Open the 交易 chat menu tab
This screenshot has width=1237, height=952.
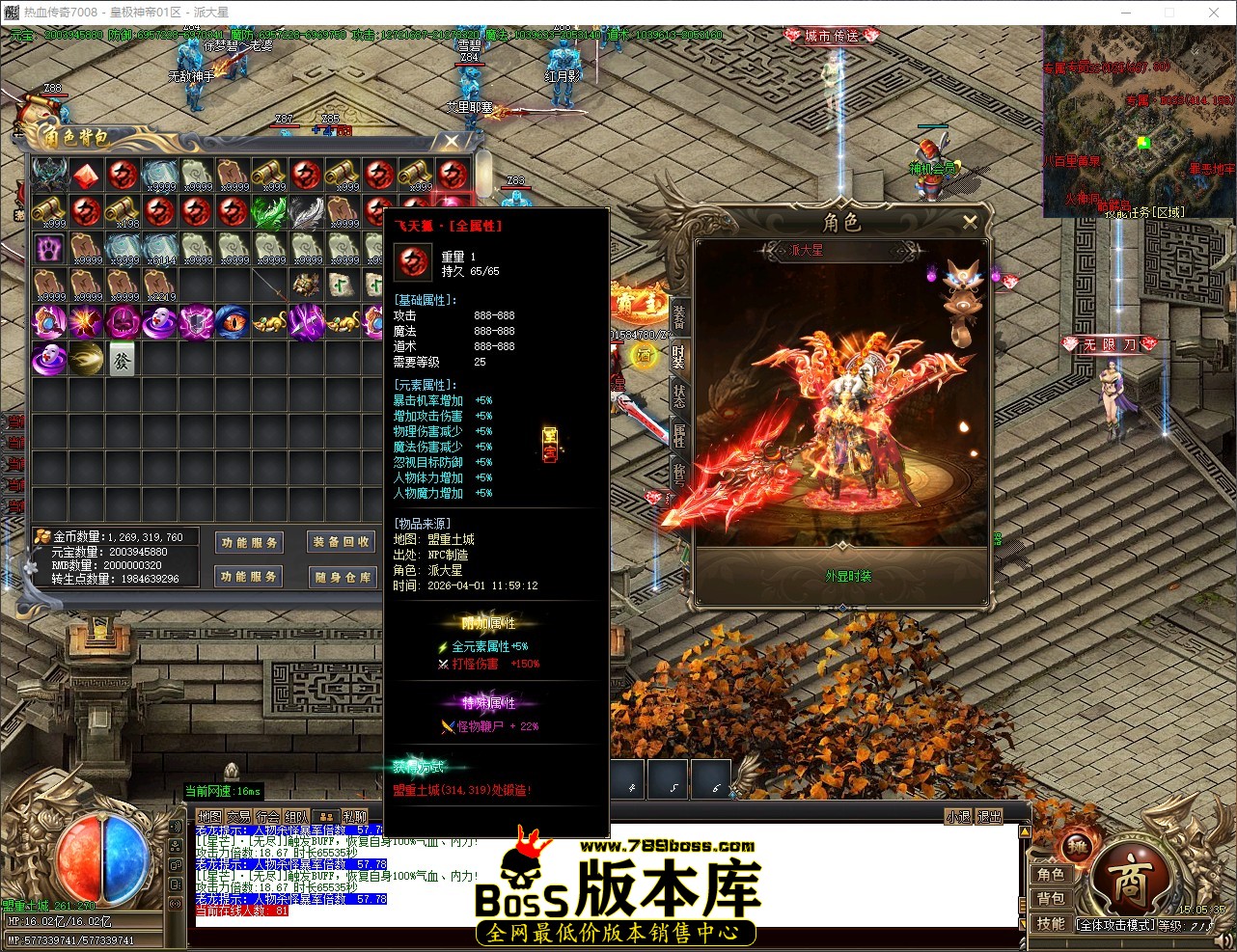238,817
